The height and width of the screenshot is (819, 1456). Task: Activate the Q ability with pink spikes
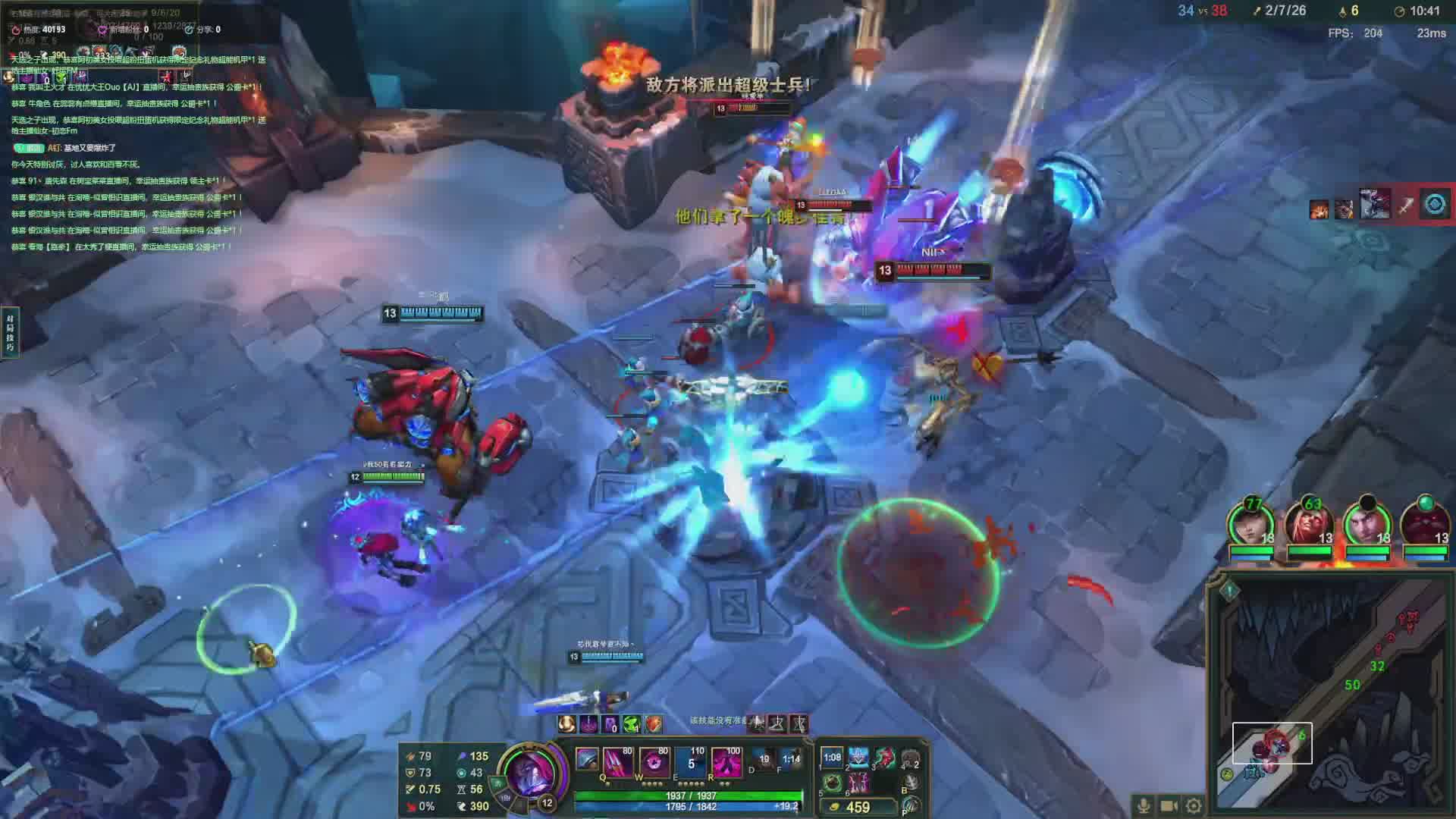coord(617,761)
